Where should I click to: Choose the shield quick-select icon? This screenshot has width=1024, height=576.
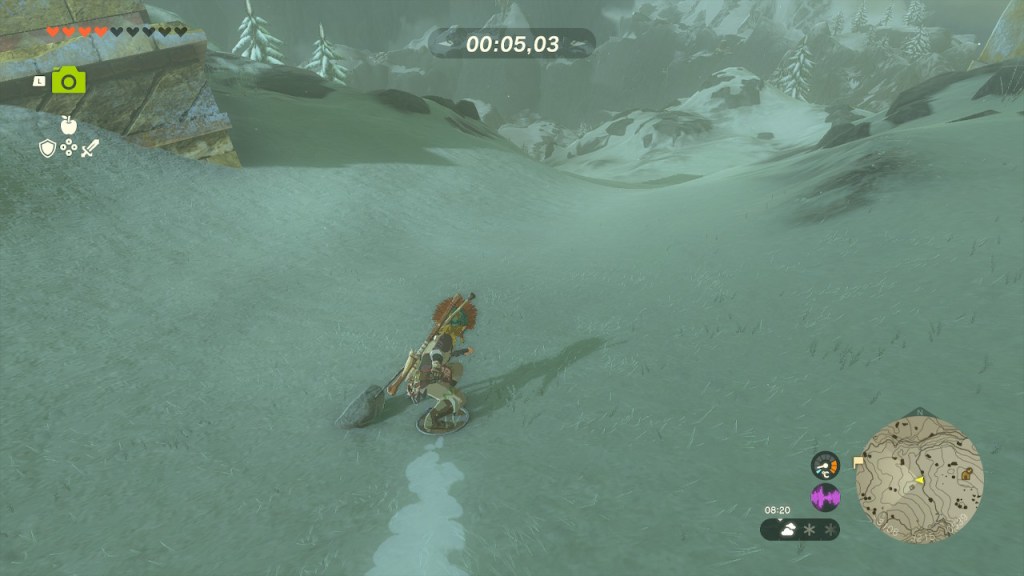47,148
